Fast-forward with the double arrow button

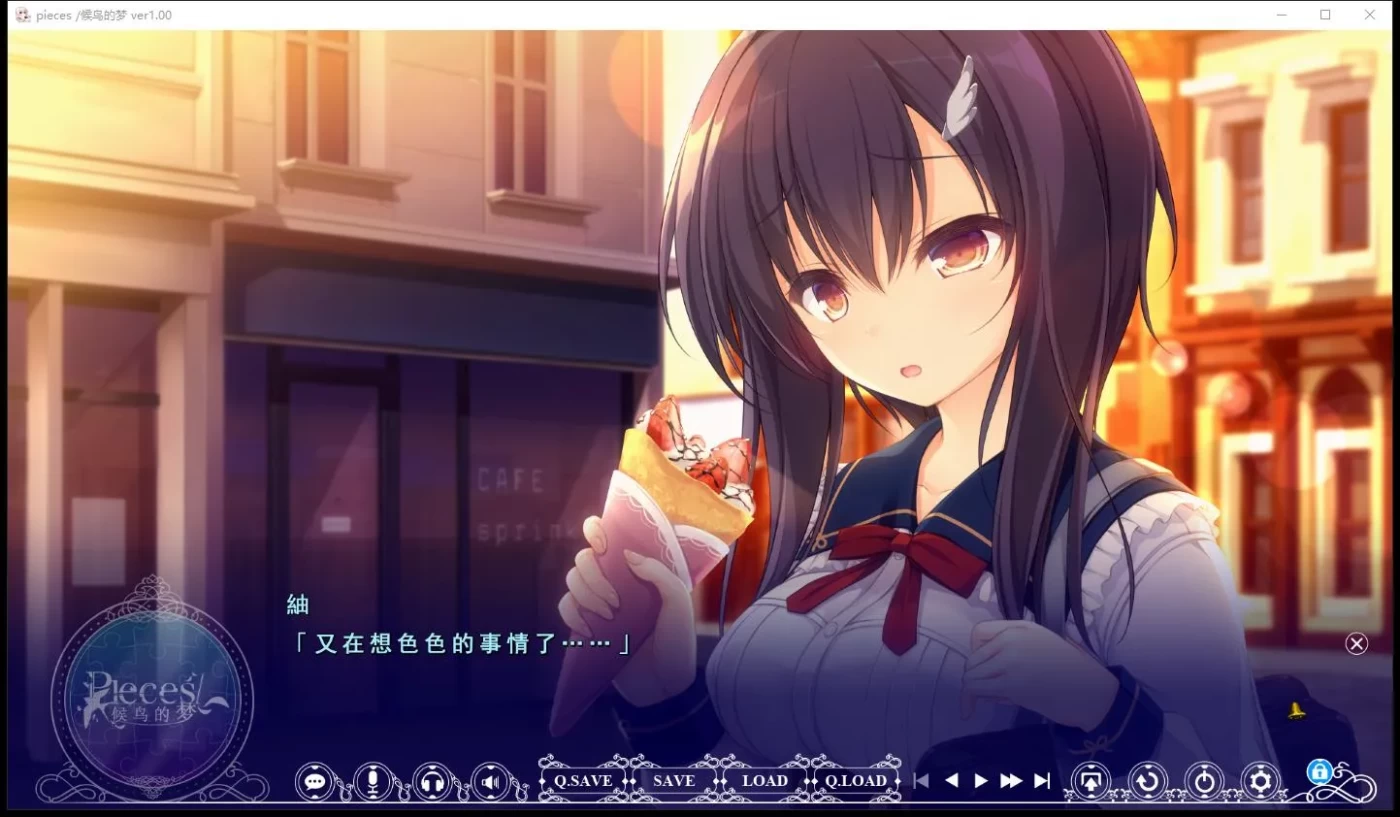1011,781
